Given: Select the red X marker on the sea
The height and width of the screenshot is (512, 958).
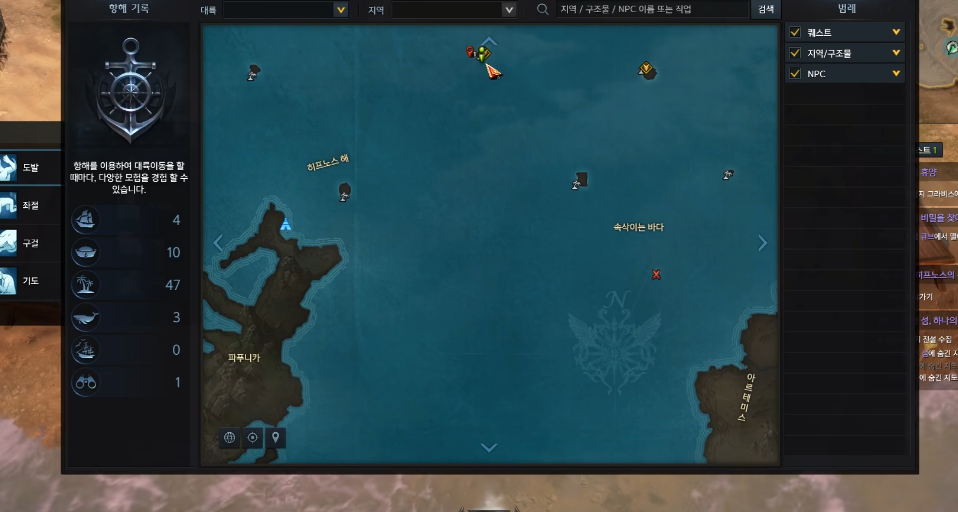Looking at the screenshot, I should click(x=656, y=274).
